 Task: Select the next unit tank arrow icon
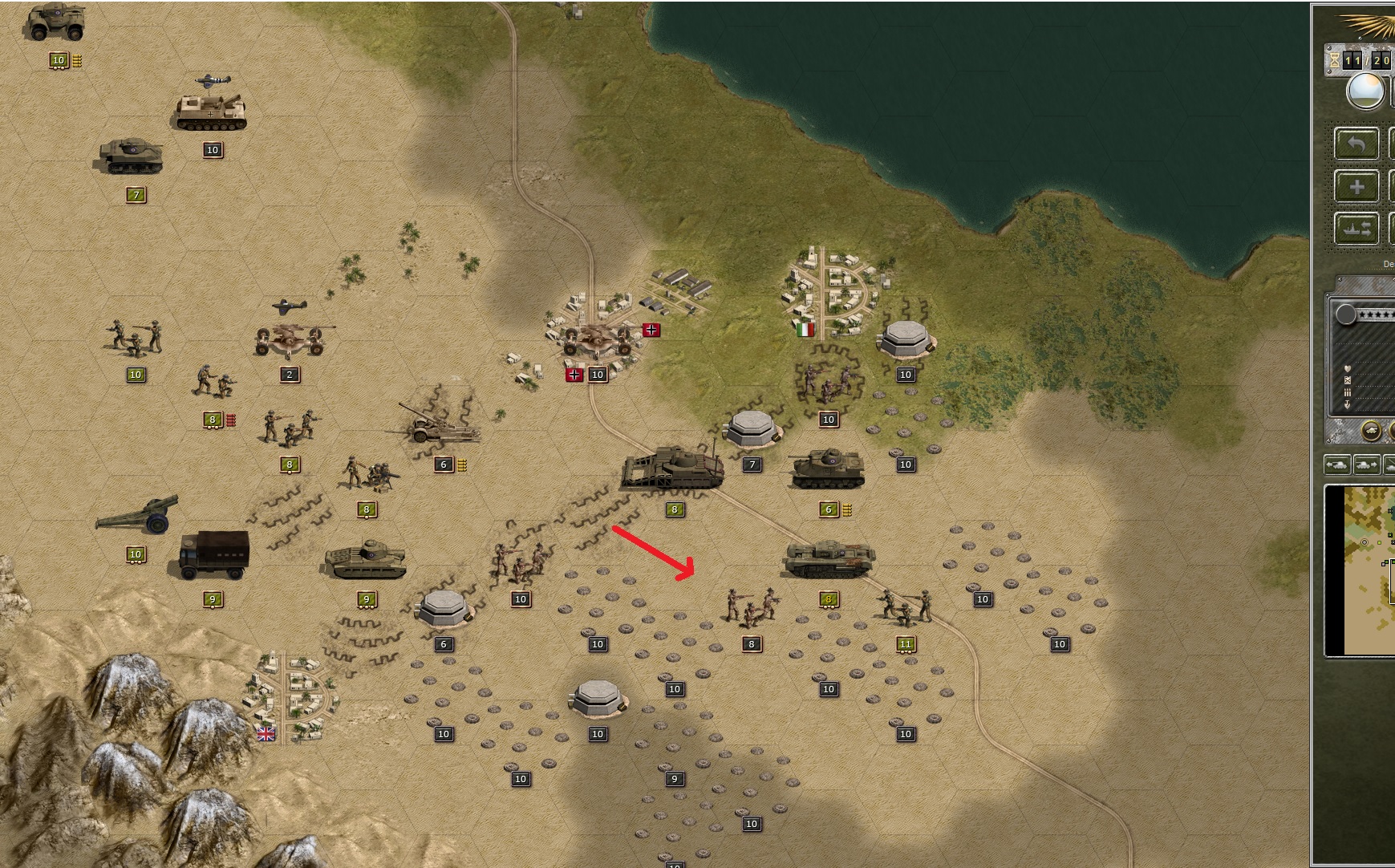1365,464
